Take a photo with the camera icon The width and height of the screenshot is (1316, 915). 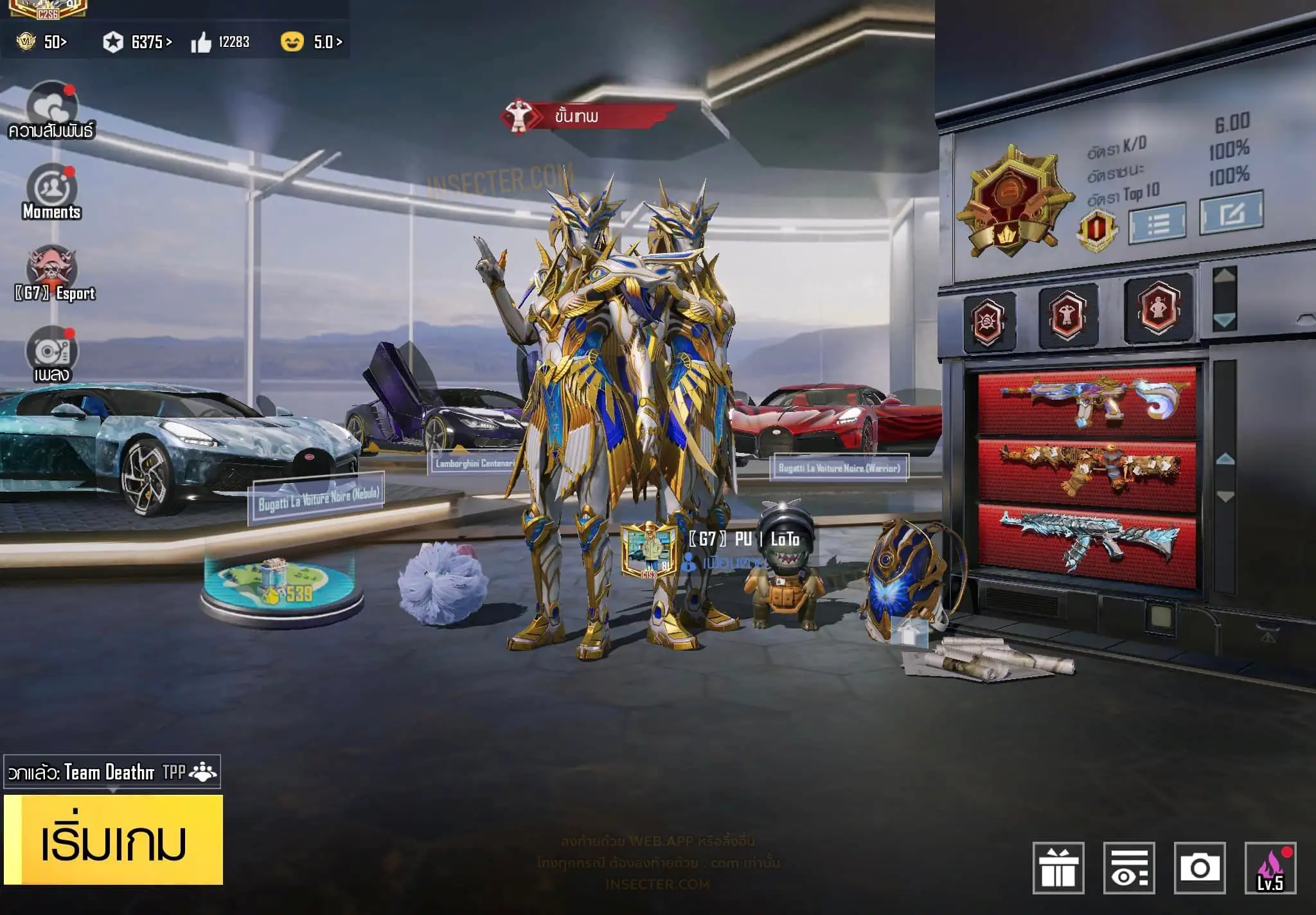point(1199,867)
